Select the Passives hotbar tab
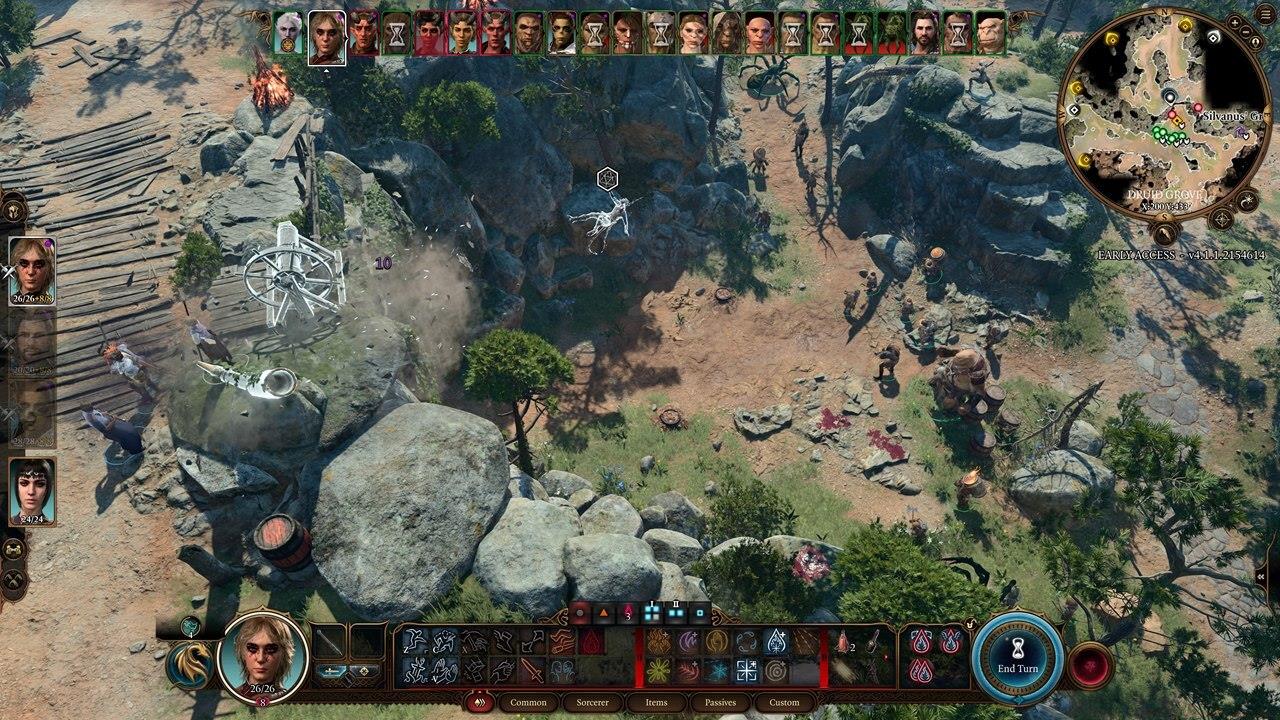Image resolution: width=1280 pixels, height=720 pixels. coord(720,702)
